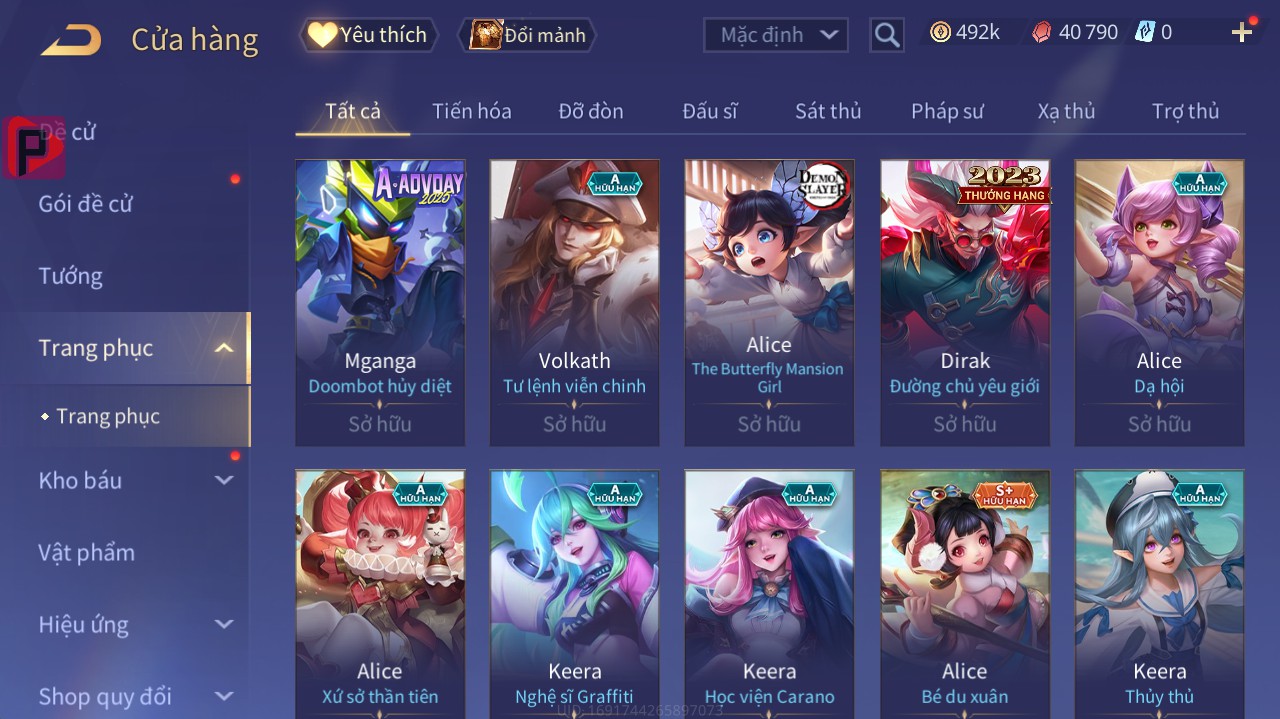
Task: Add currency with the plus button
Action: click(1242, 33)
